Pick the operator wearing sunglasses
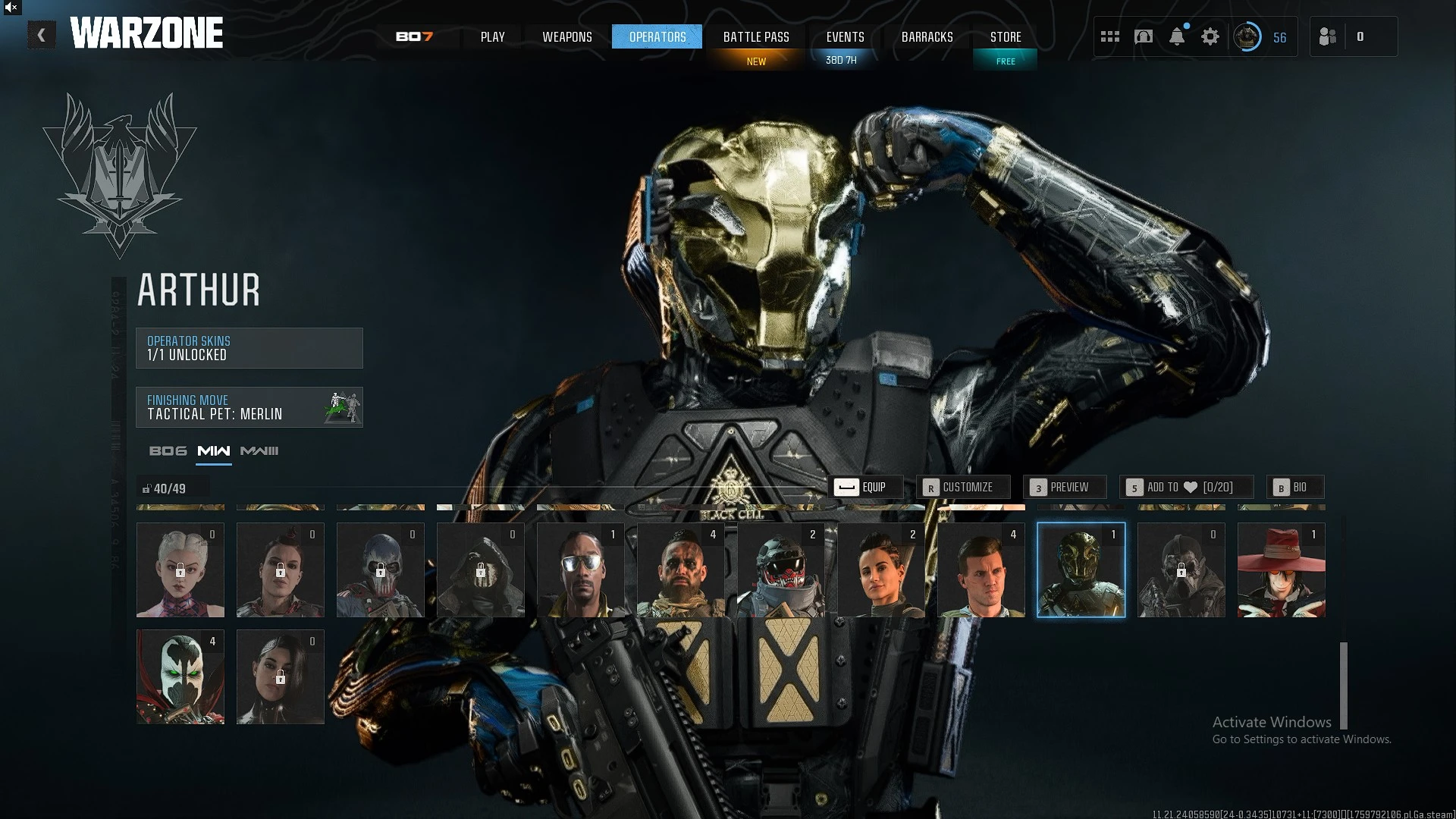The image size is (1456, 819). tap(580, 570)
